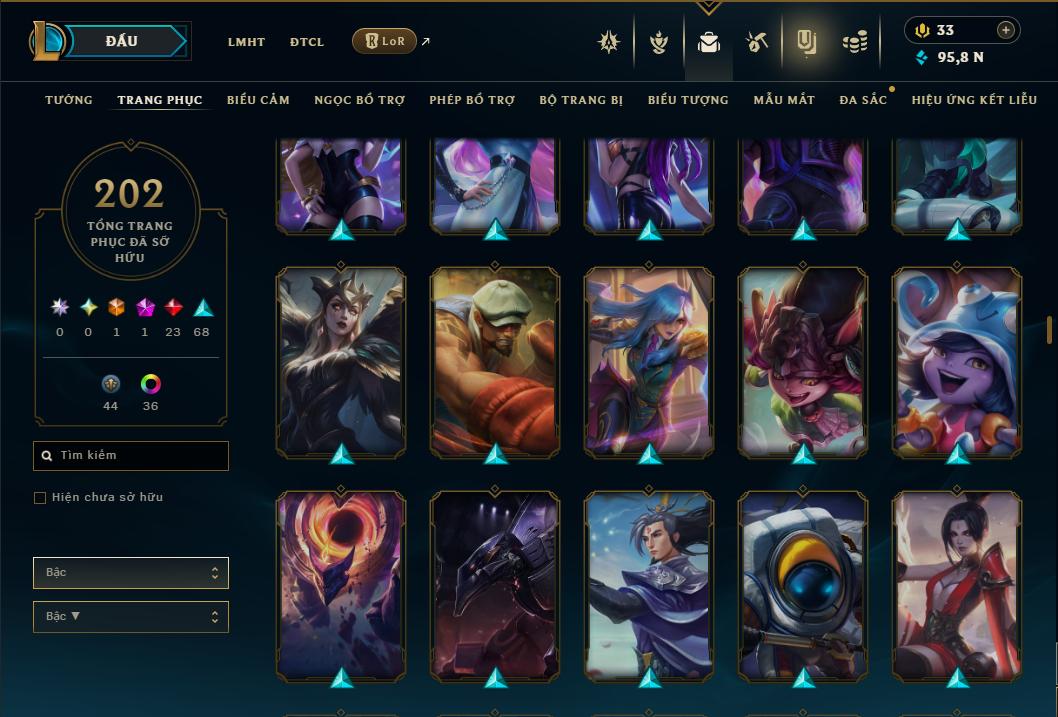
Task: Open the store coin-stack icon
Action: tap(854, 42)
